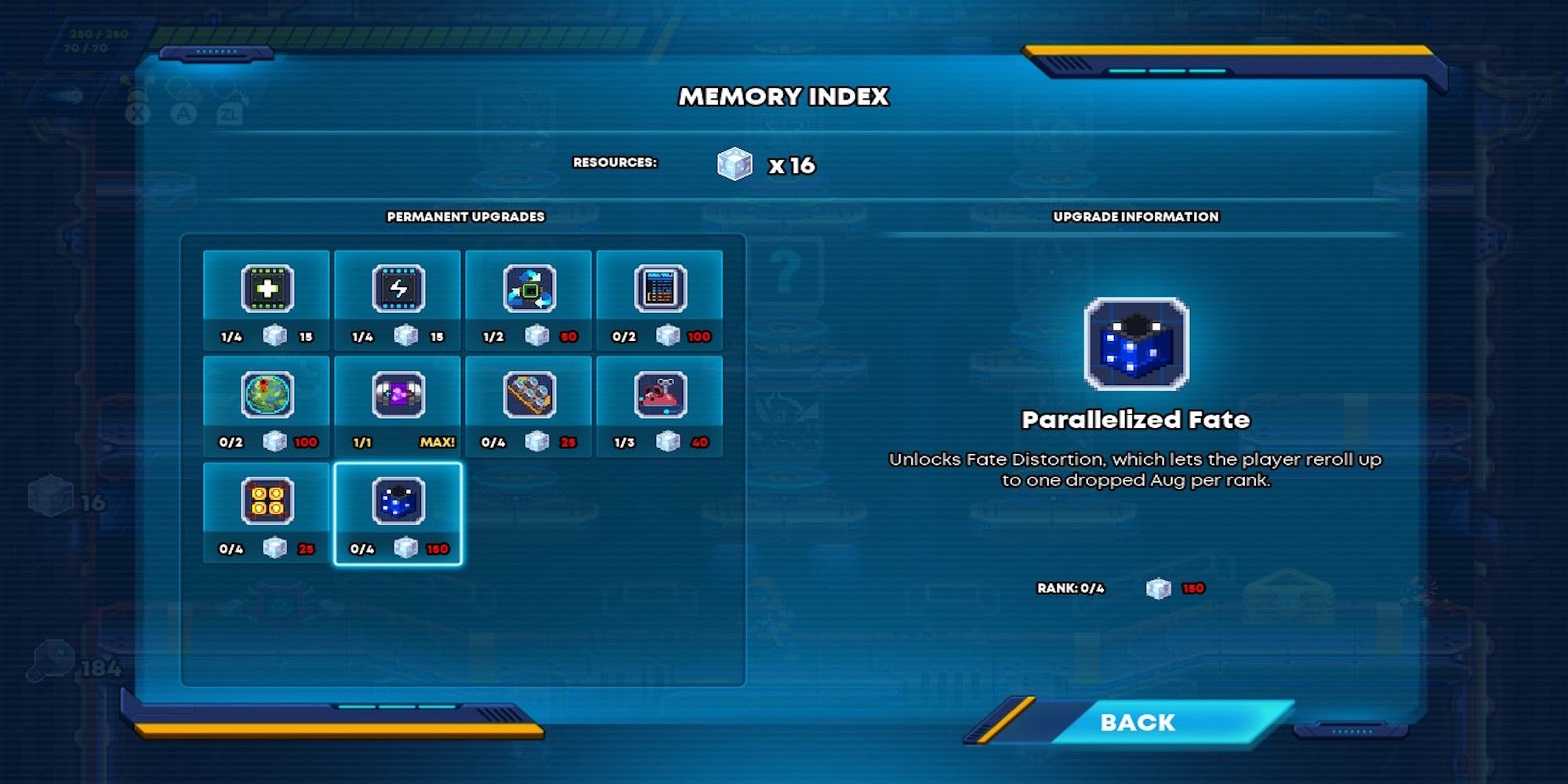Click the resource cube beside x16

point(731,162)
